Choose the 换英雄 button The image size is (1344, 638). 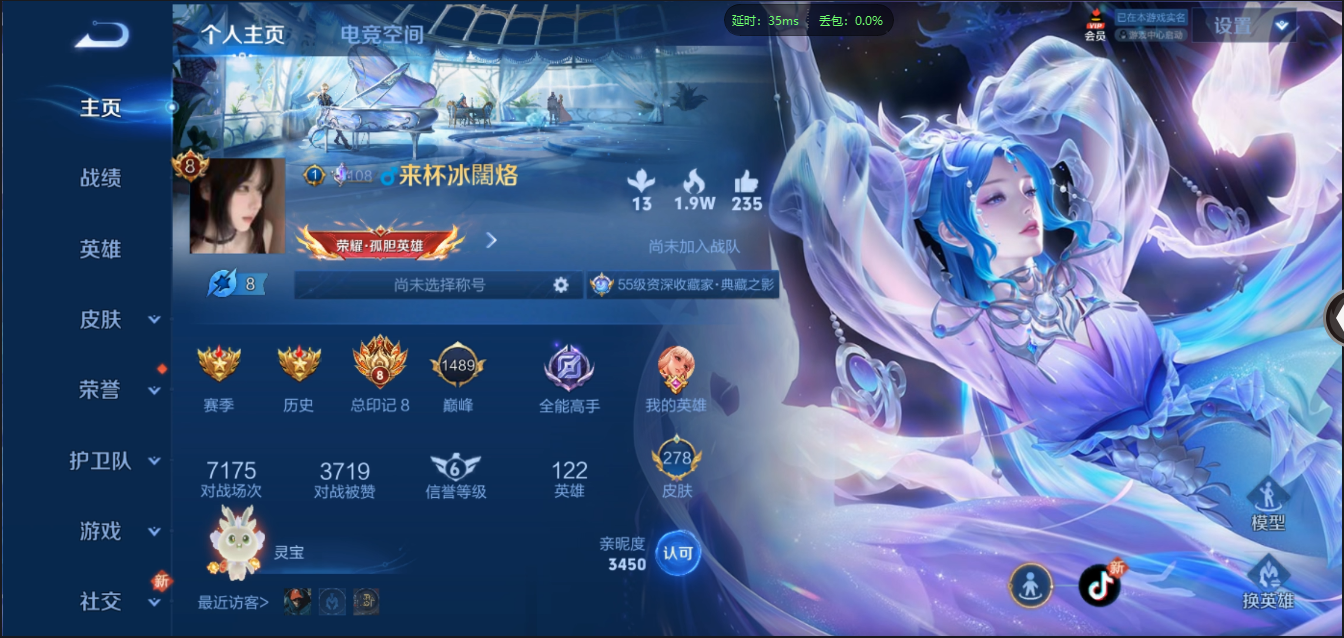point(1268,583)
